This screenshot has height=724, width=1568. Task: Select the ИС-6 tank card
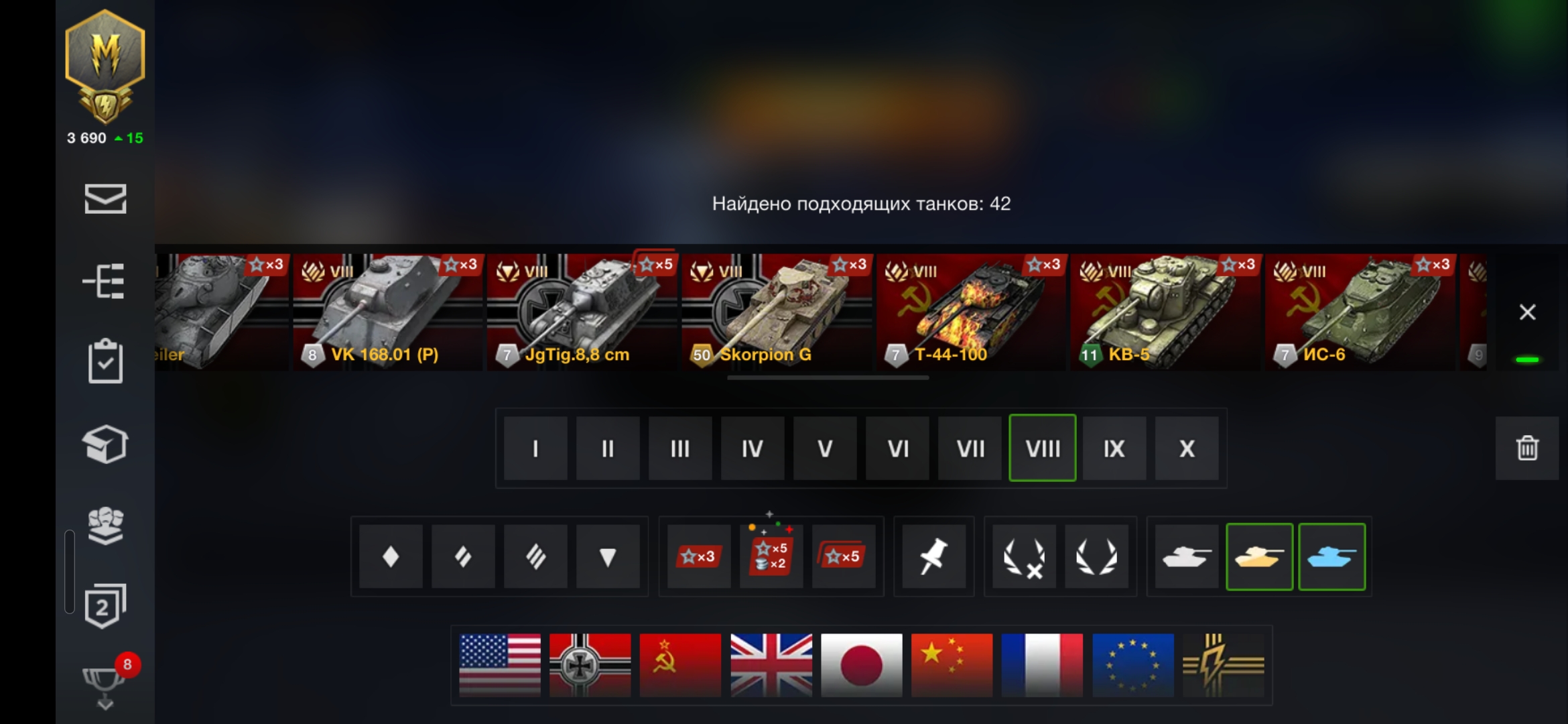[1359, 312]
